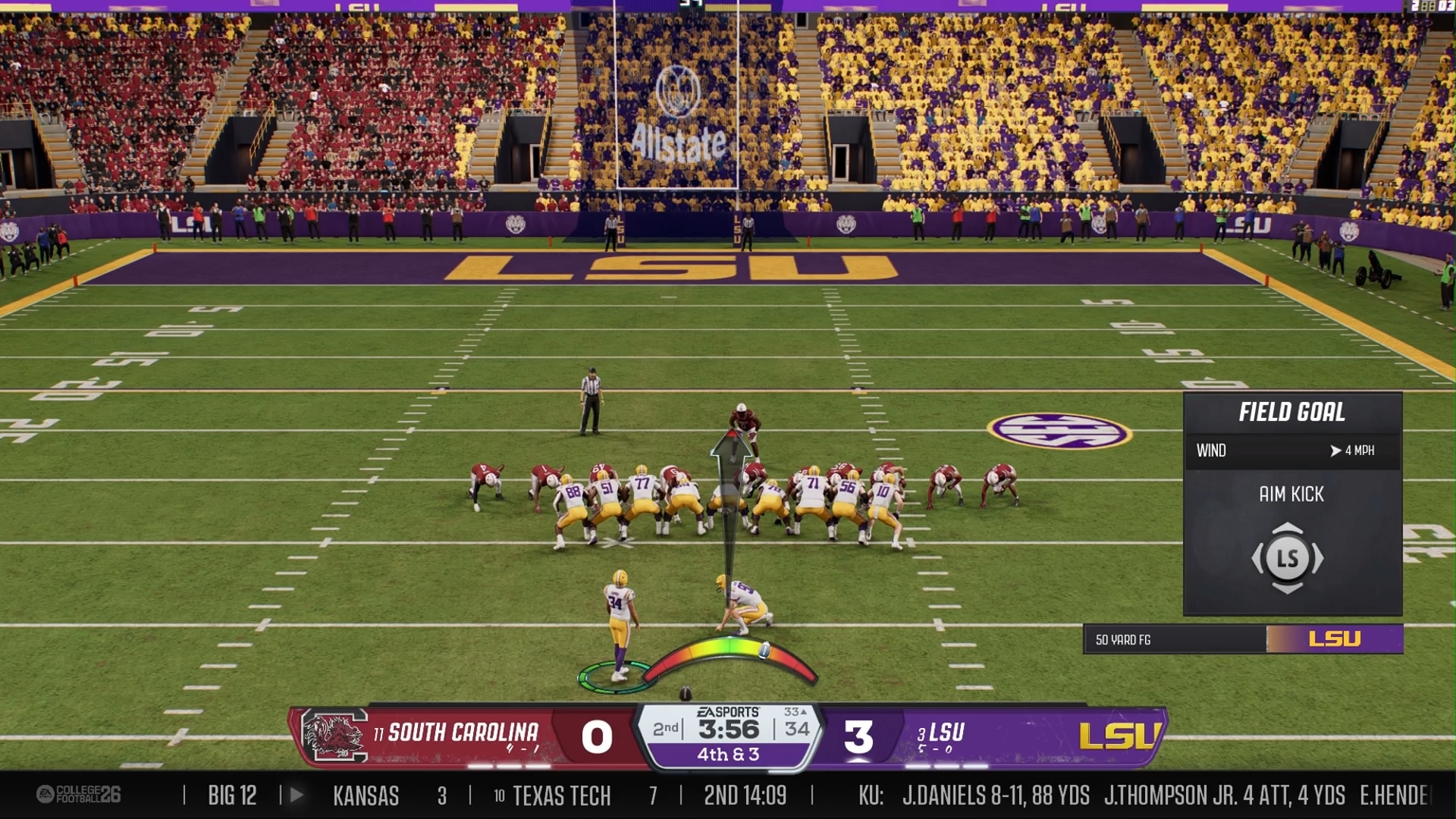Click the score ticker's play arrow
1456x819 pixels.
297,795
